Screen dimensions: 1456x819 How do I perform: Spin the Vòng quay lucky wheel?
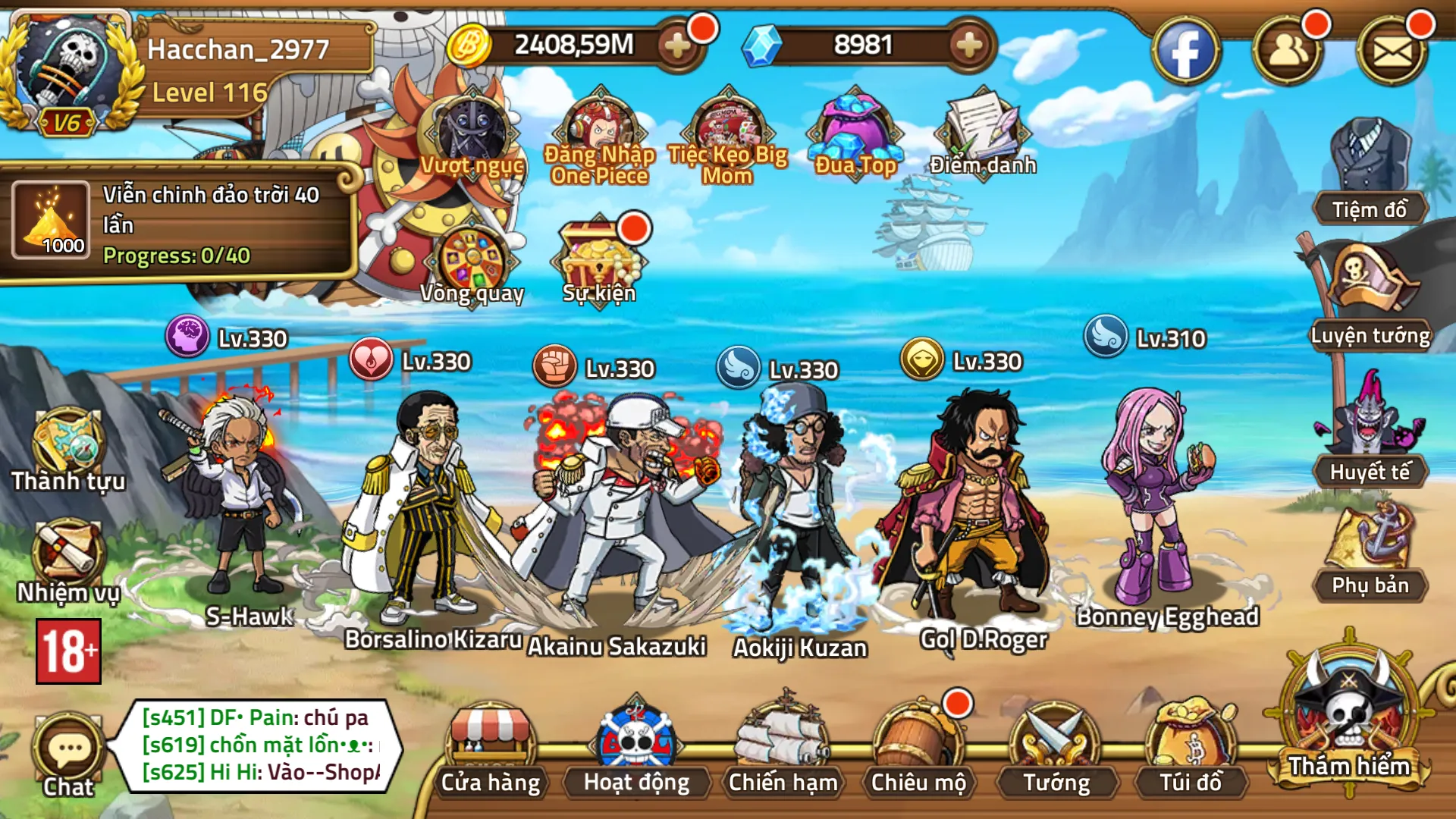tap(474, 258)
